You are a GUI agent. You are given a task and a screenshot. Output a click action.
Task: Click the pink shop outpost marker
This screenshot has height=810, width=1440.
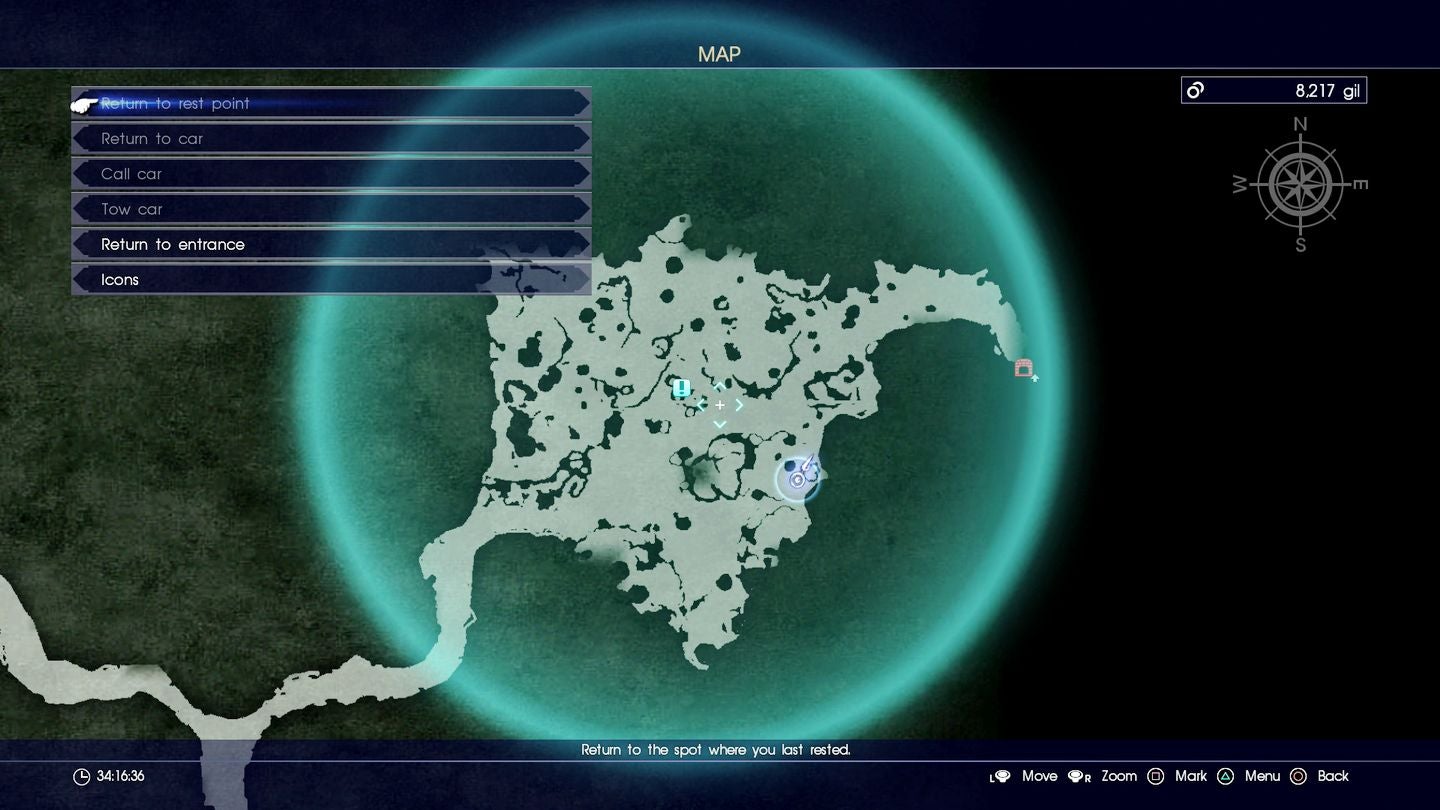tap(1023, 368)
